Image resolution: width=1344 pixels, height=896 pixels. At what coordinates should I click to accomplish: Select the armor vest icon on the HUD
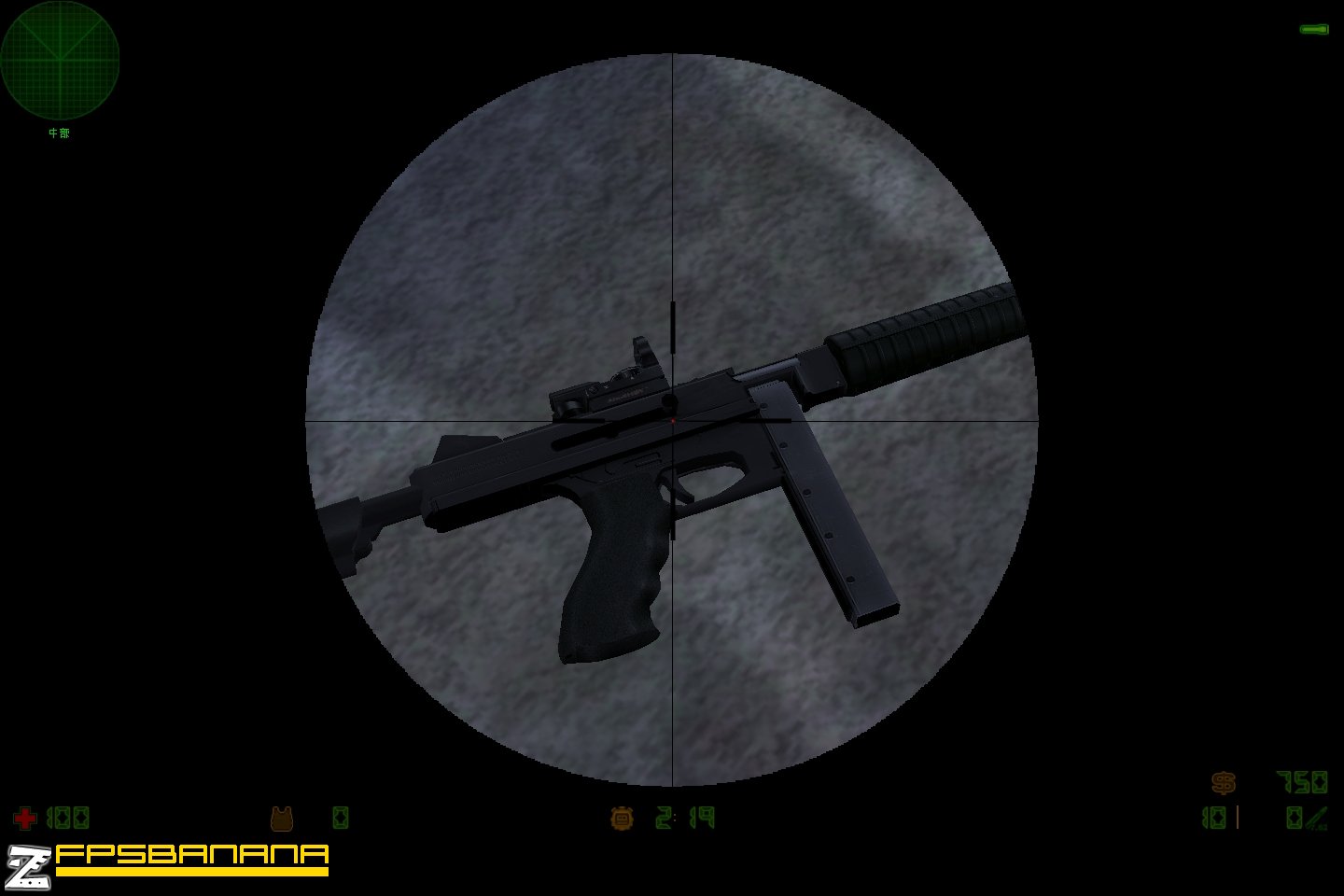(281, 819)
